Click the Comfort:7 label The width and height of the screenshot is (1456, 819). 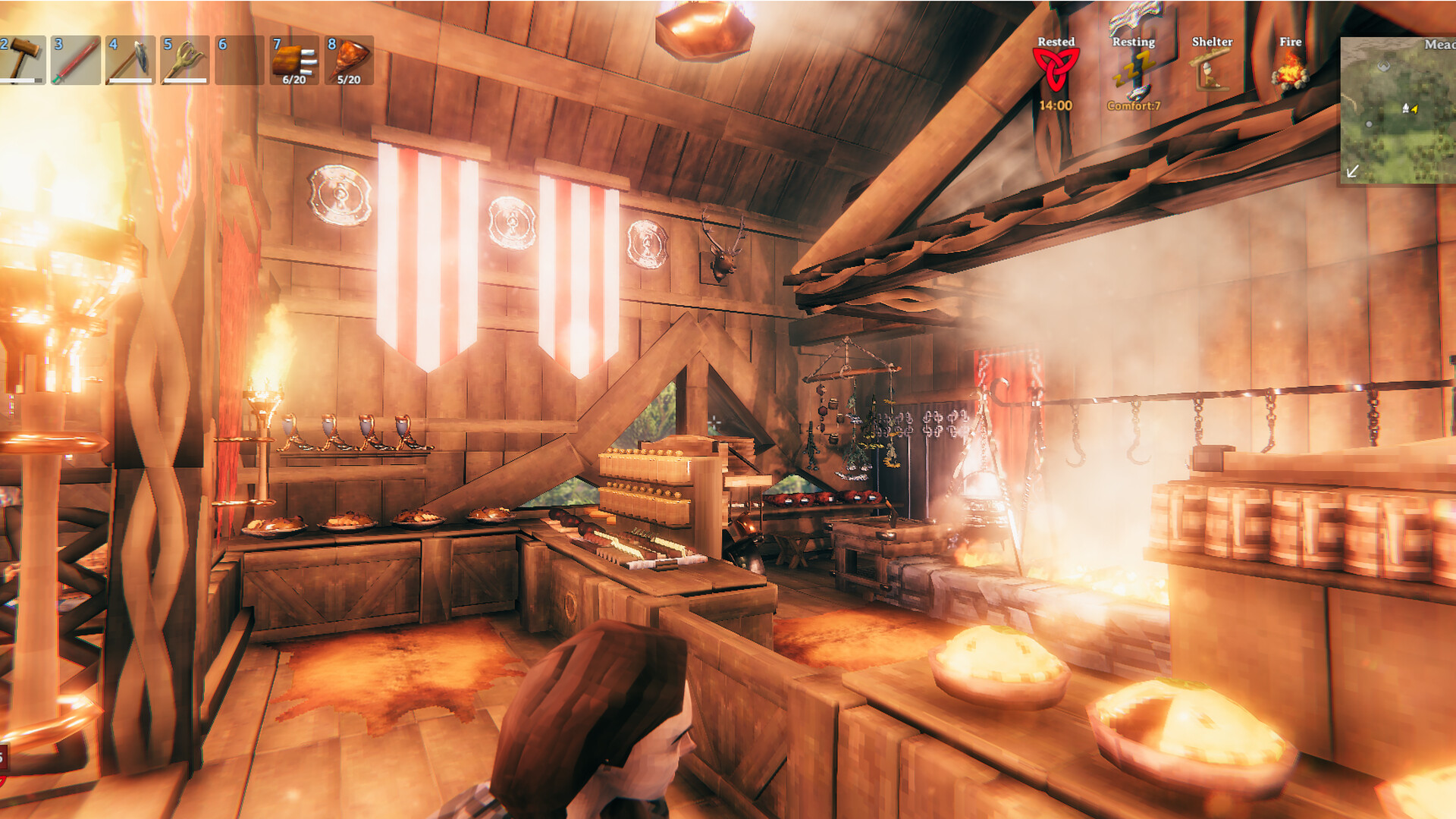(1134, 107)
